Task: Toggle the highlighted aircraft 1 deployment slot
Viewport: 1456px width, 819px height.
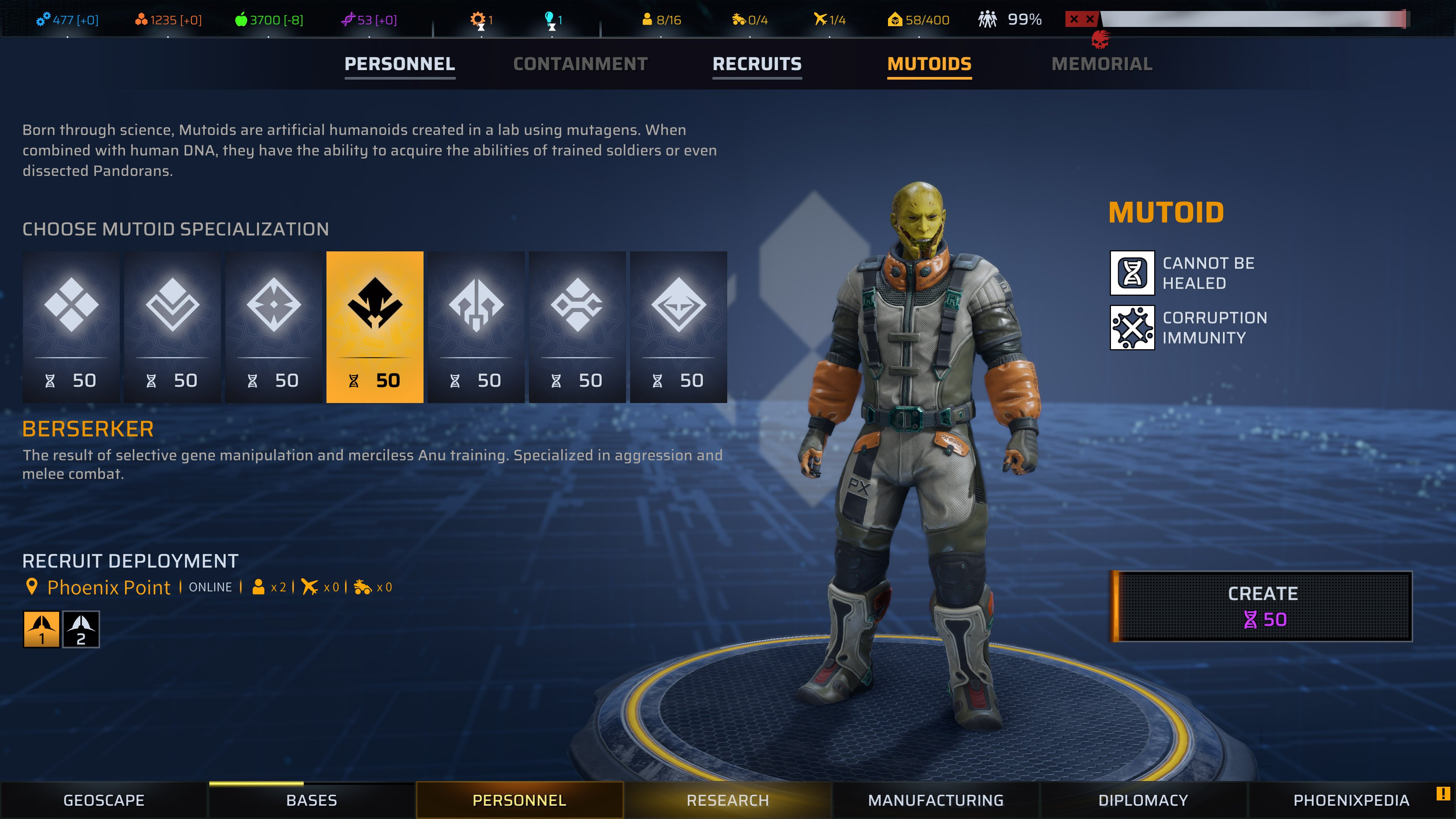Action: pyautogui.click(x=41, y=629)
